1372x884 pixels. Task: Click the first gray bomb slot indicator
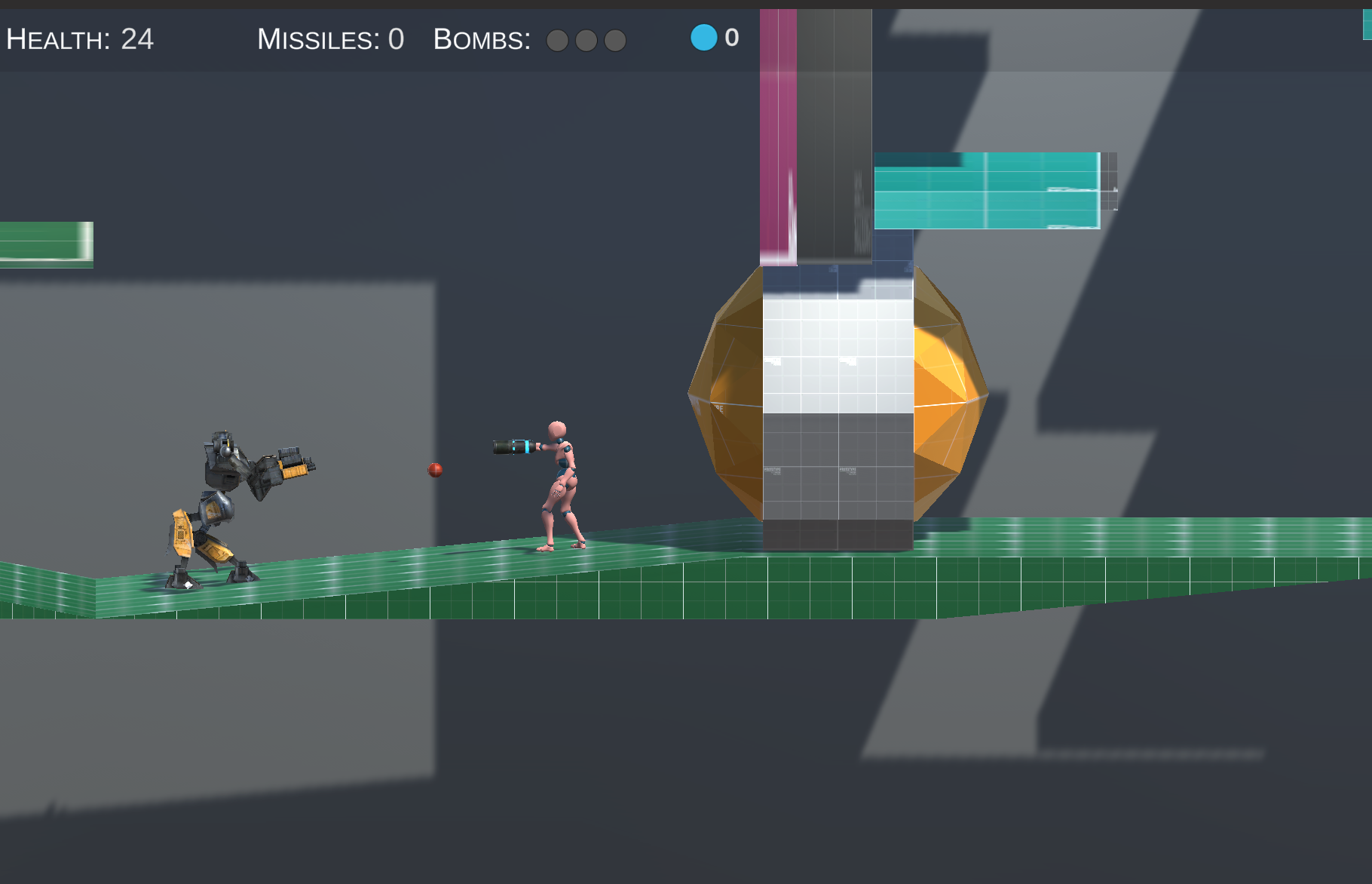click(559, 42)
